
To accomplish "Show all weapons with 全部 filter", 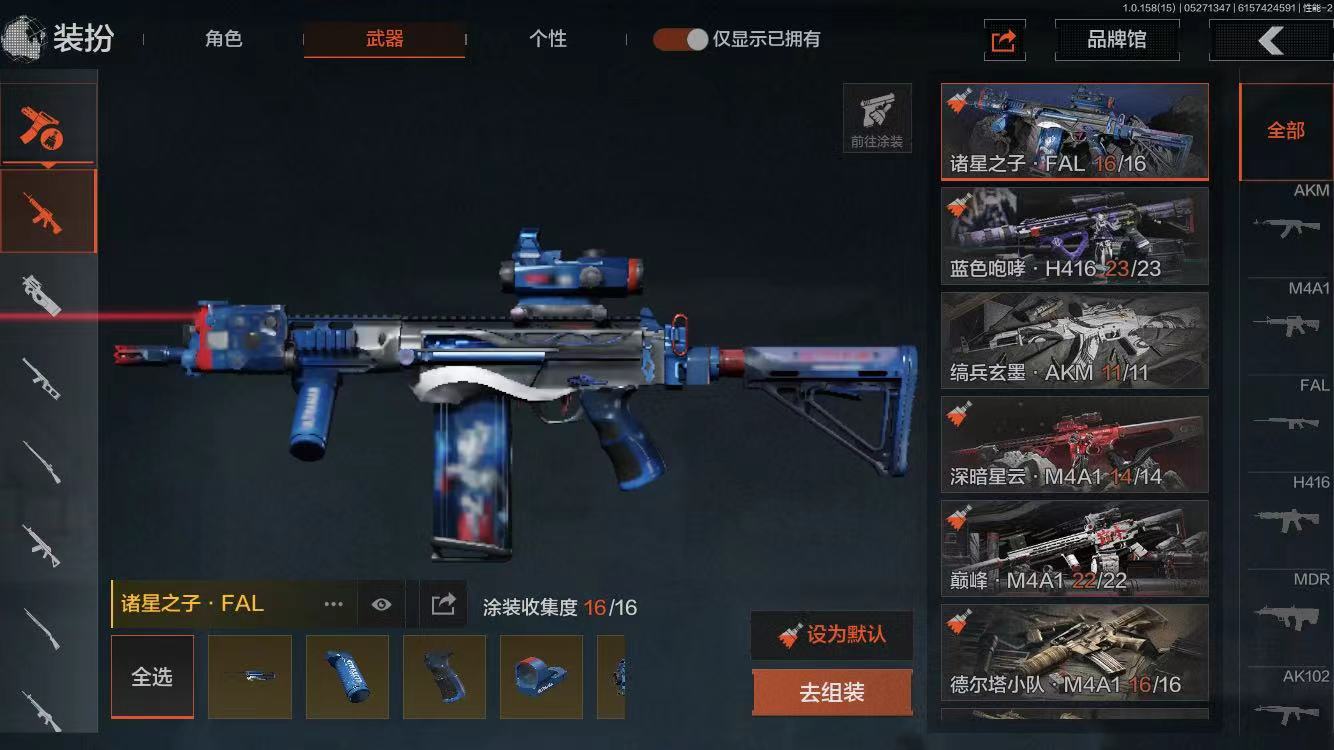I will tap(1286, 131).
